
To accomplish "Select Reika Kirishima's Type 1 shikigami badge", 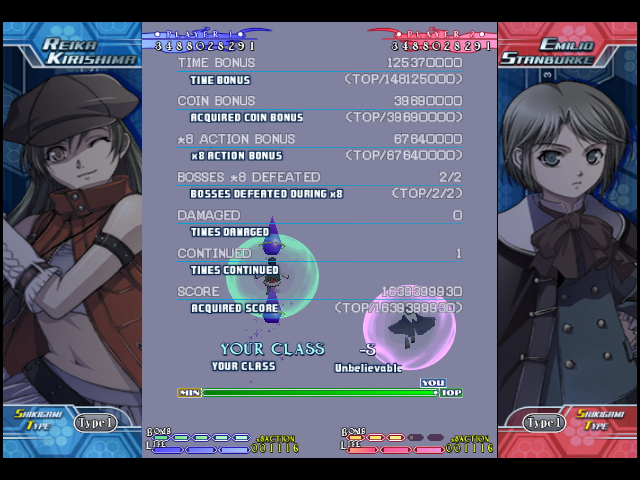I will [95, 422].
